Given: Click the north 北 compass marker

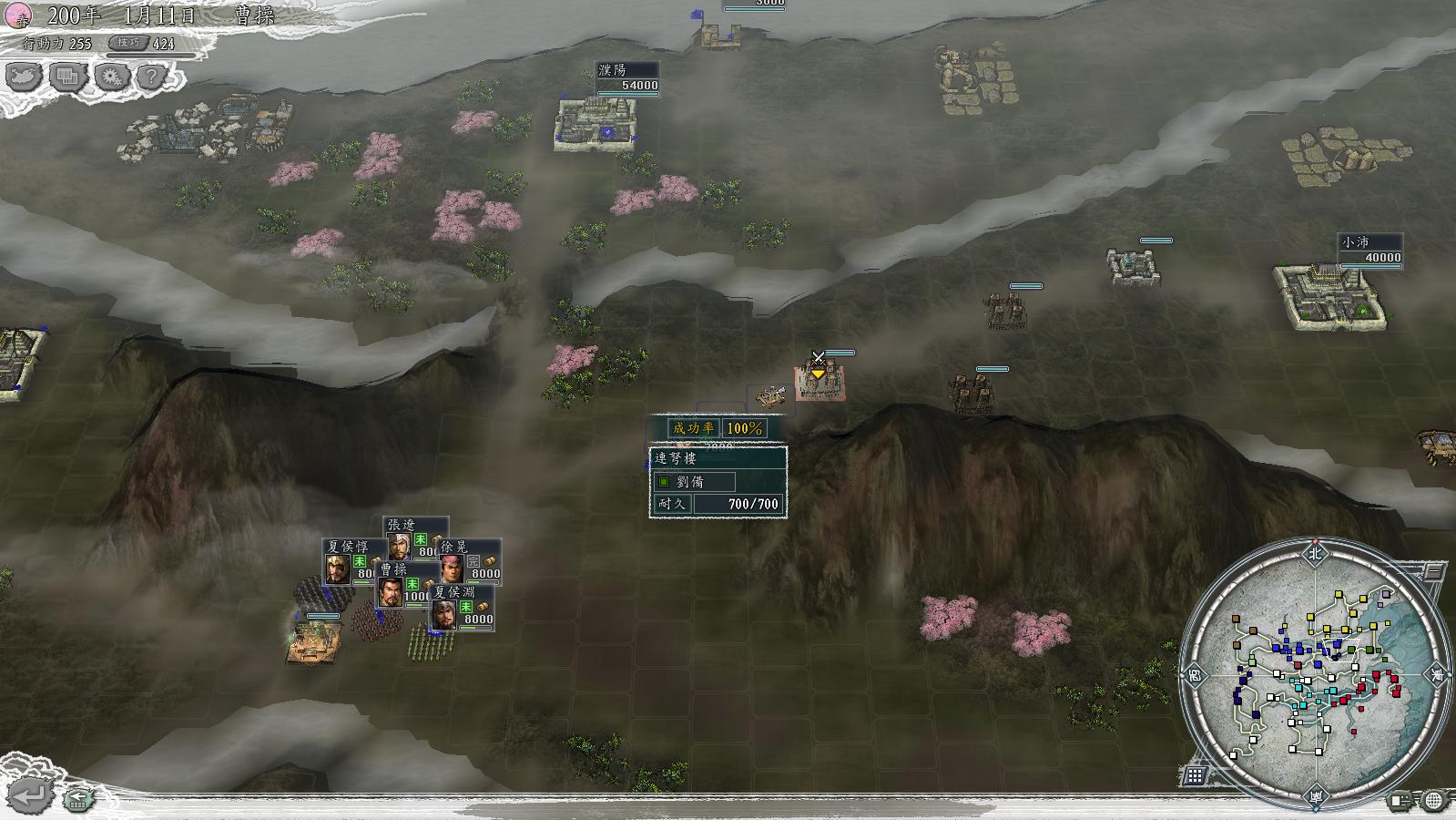Looking at the screenshot, I should 1314,552.
